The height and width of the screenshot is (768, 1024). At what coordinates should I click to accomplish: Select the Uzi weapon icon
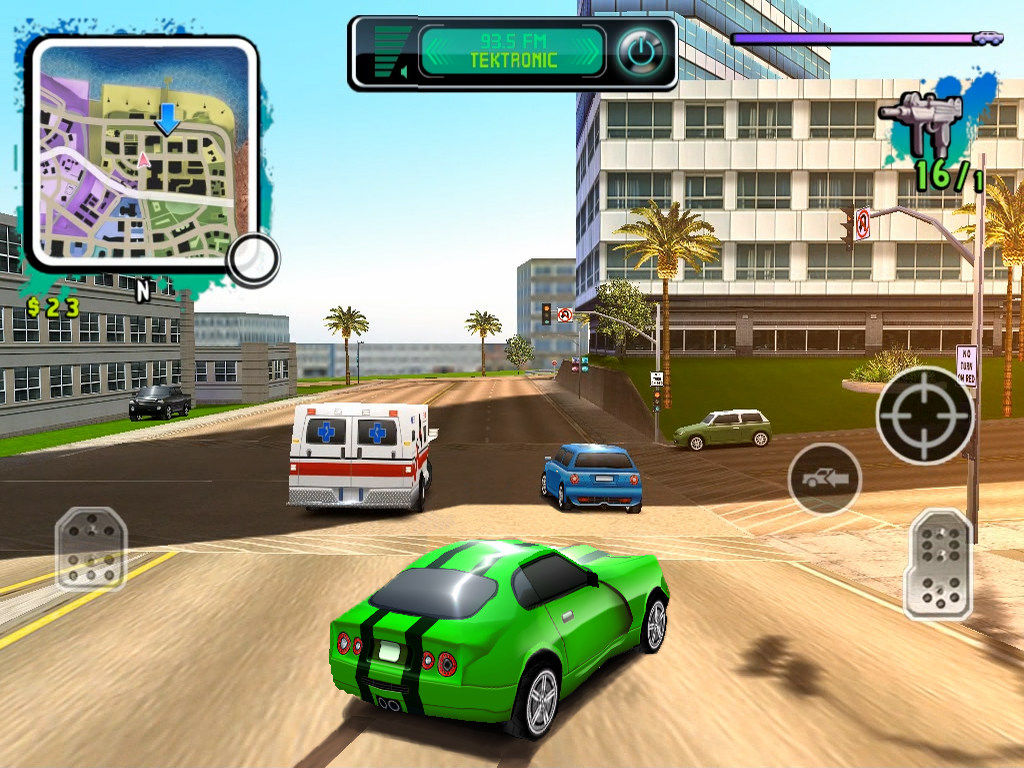coord(921,121)
